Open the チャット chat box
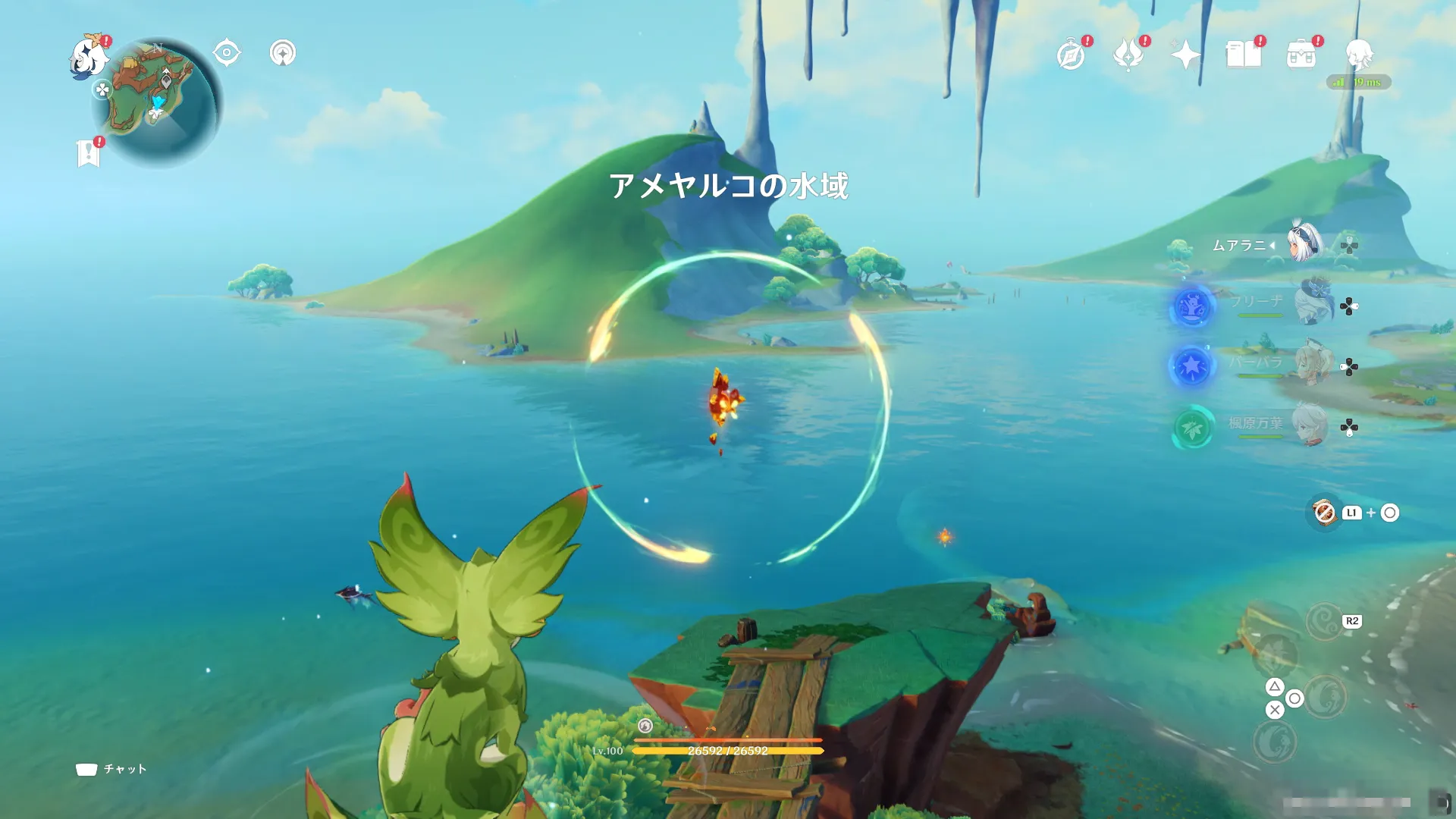This screenshot has height=819, width=1456. (x=111, y=769)
